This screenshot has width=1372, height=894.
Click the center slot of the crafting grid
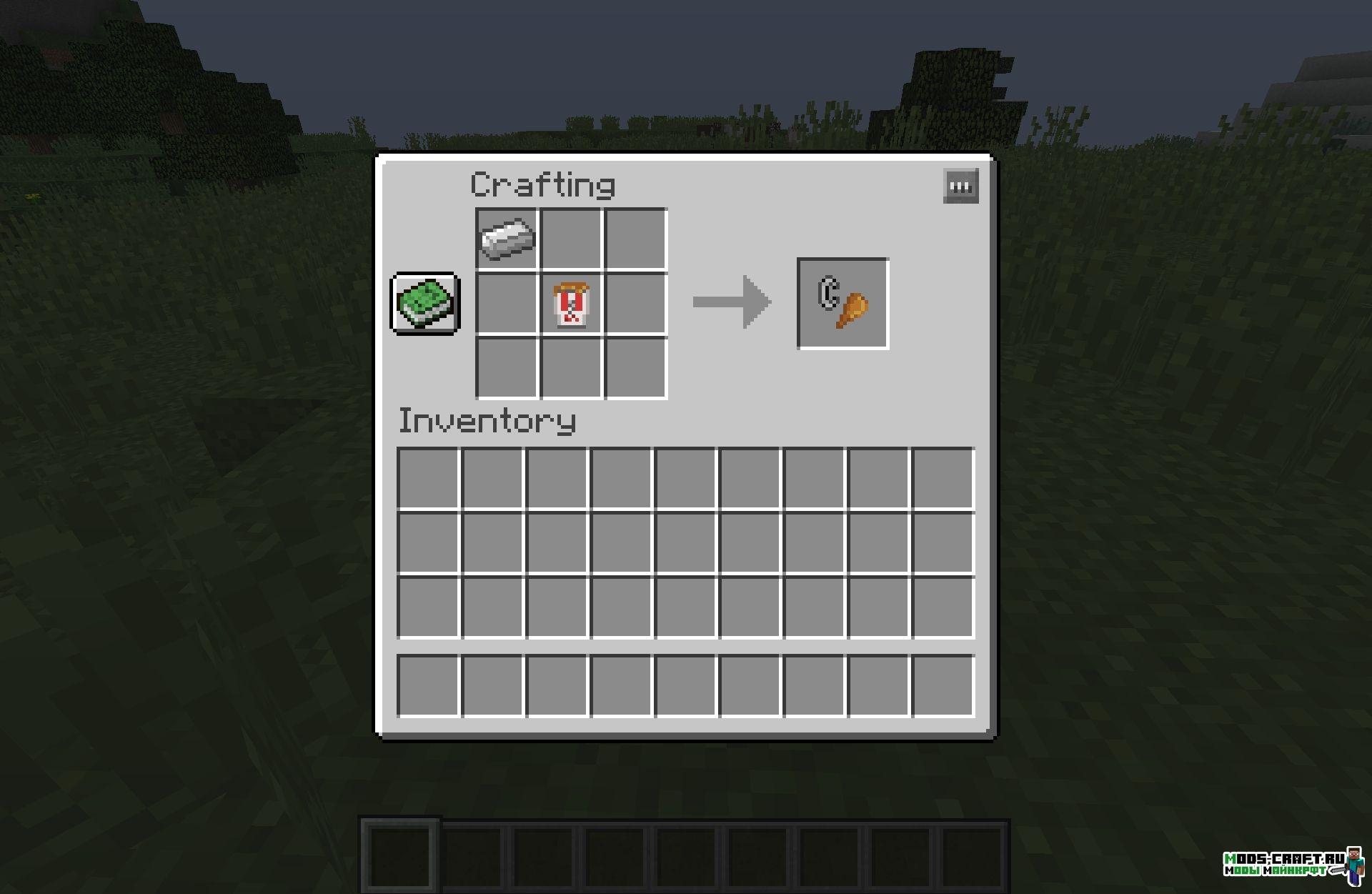[x=570, y=302]
